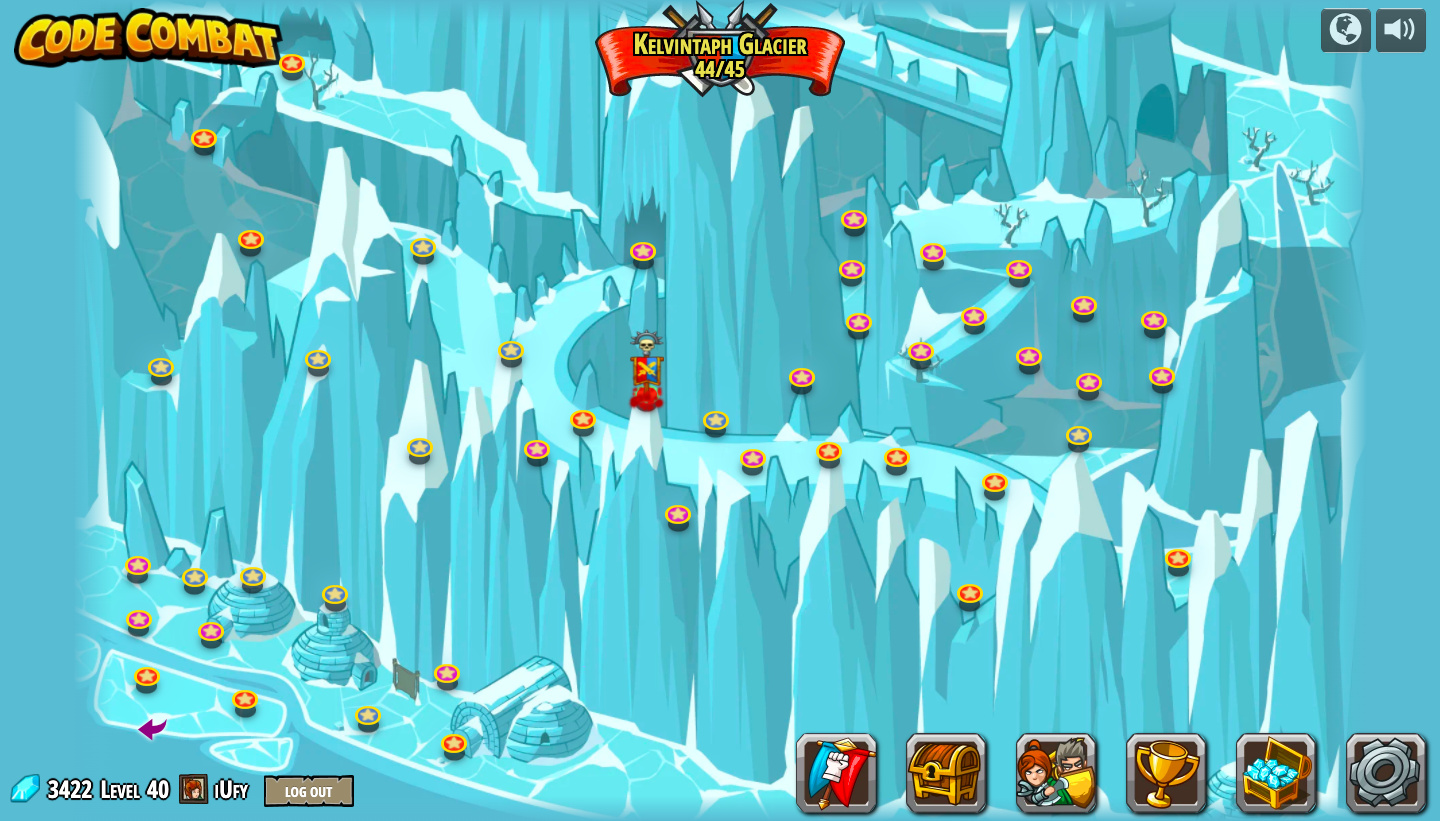Click the Log Out button
This screenshot has width=1440, height=821.
308,791
